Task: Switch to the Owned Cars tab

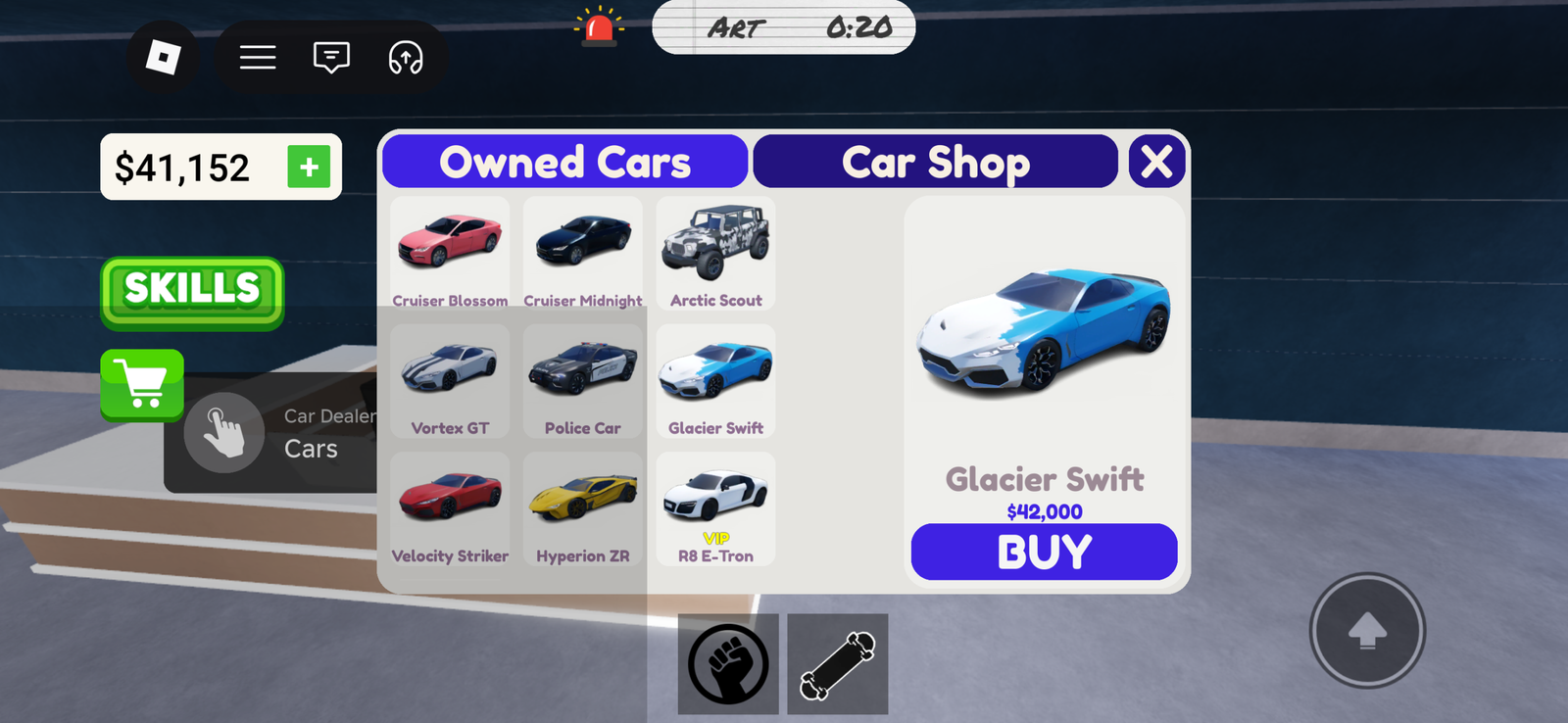Action: click(x=564, y=162)
